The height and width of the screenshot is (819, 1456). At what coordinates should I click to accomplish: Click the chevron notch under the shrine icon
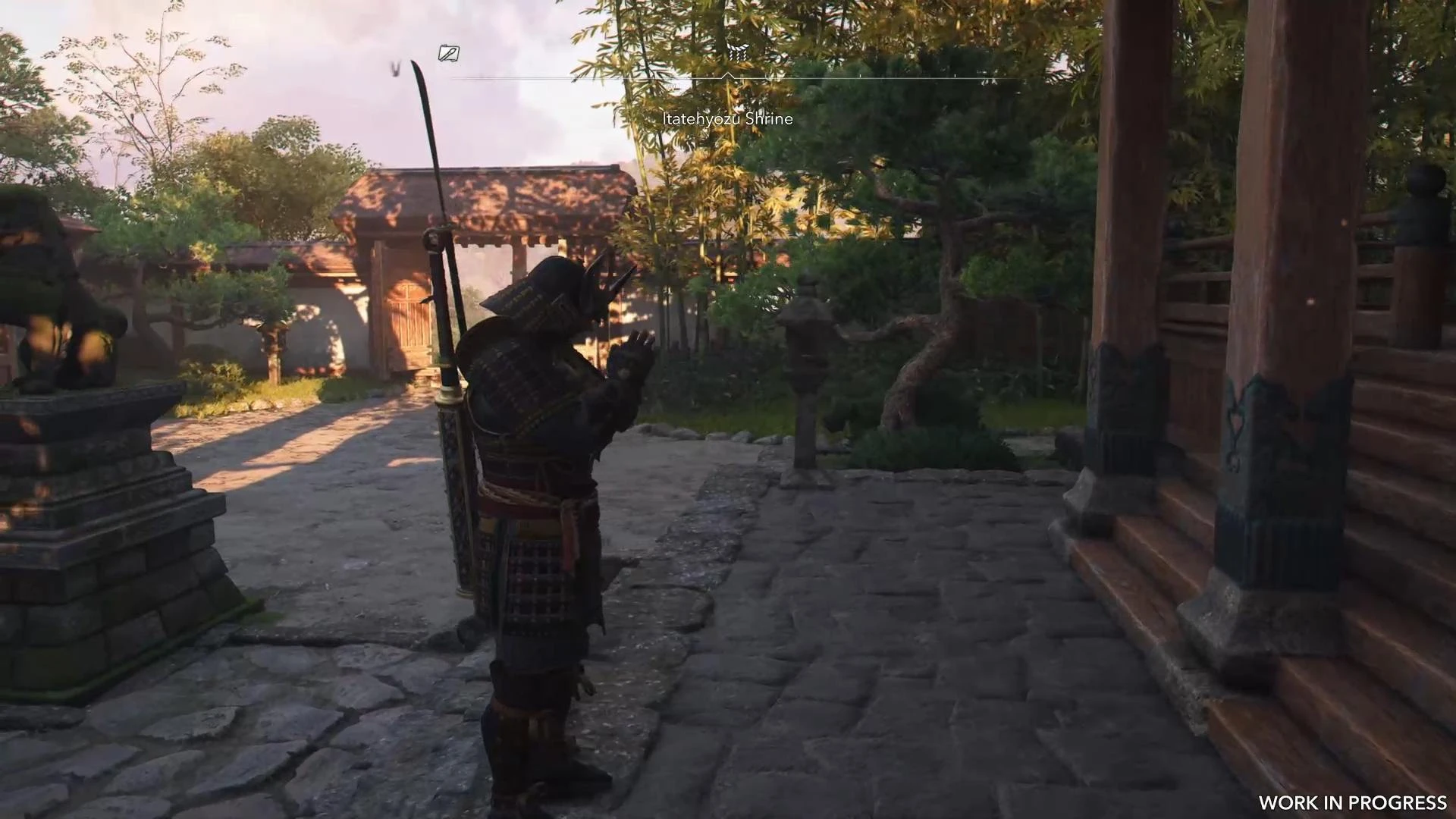[728, 74]
